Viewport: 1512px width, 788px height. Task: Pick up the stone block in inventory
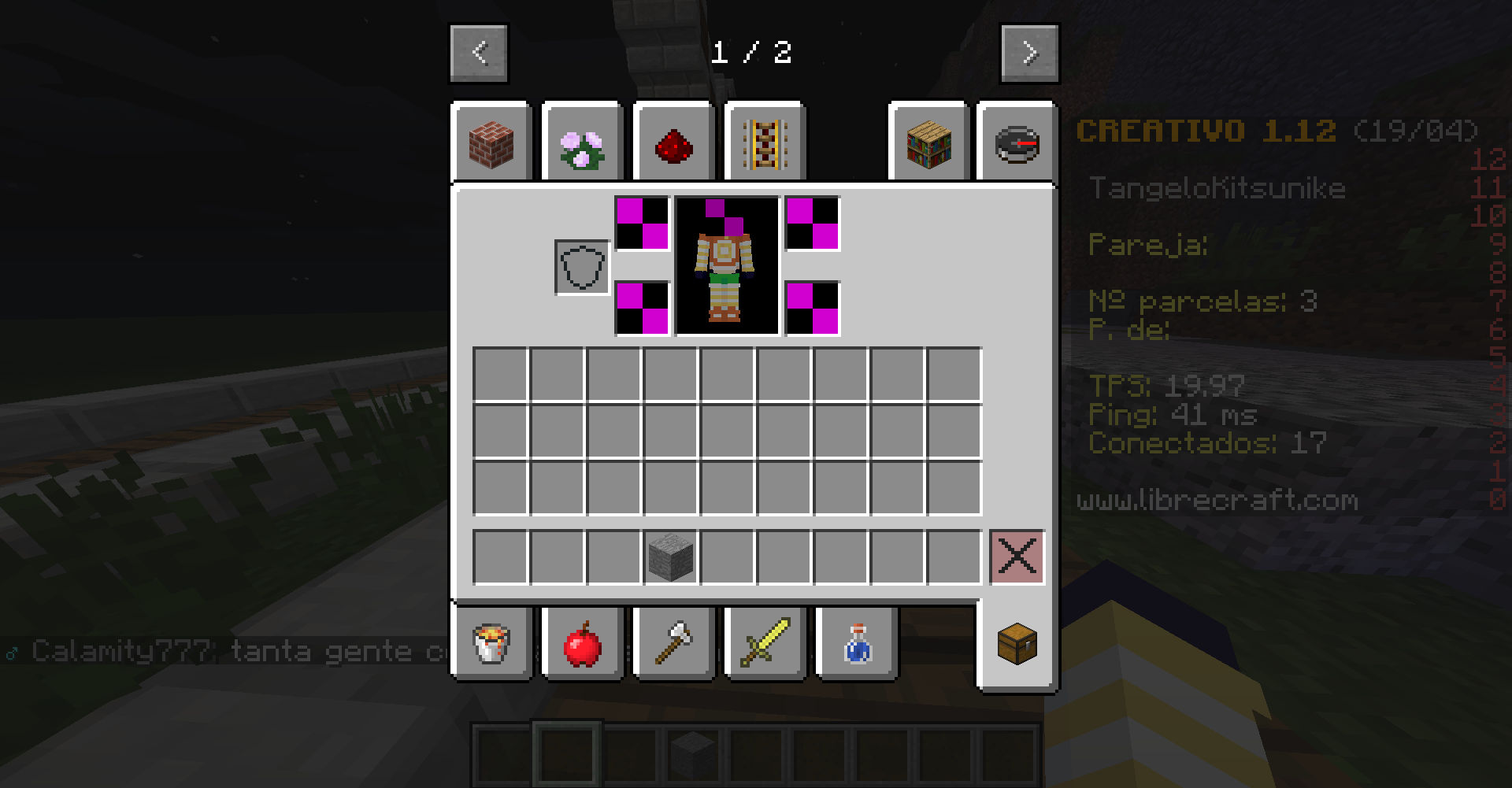(671, 557)
